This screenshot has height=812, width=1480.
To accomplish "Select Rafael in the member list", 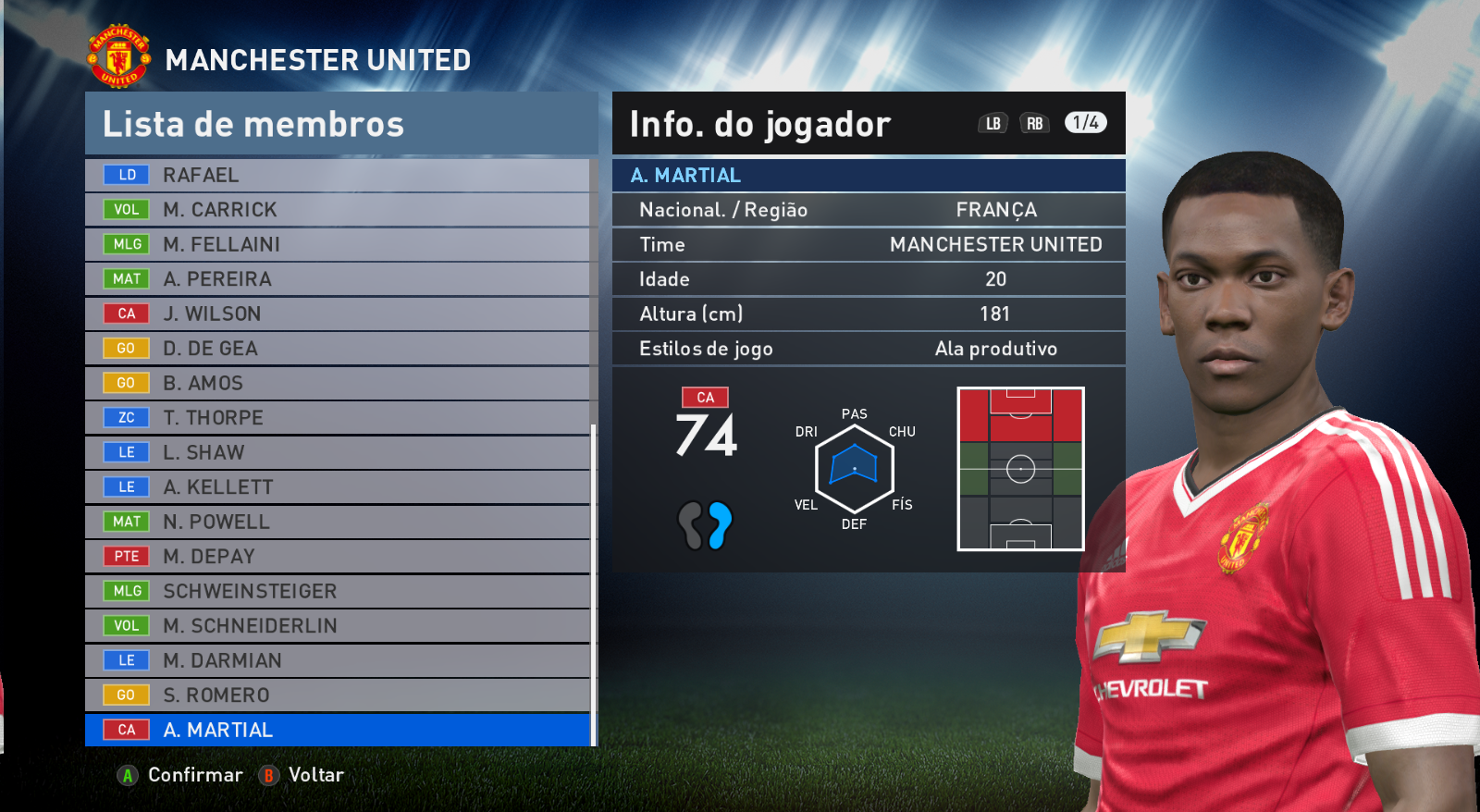I will [x=338, y=175].
